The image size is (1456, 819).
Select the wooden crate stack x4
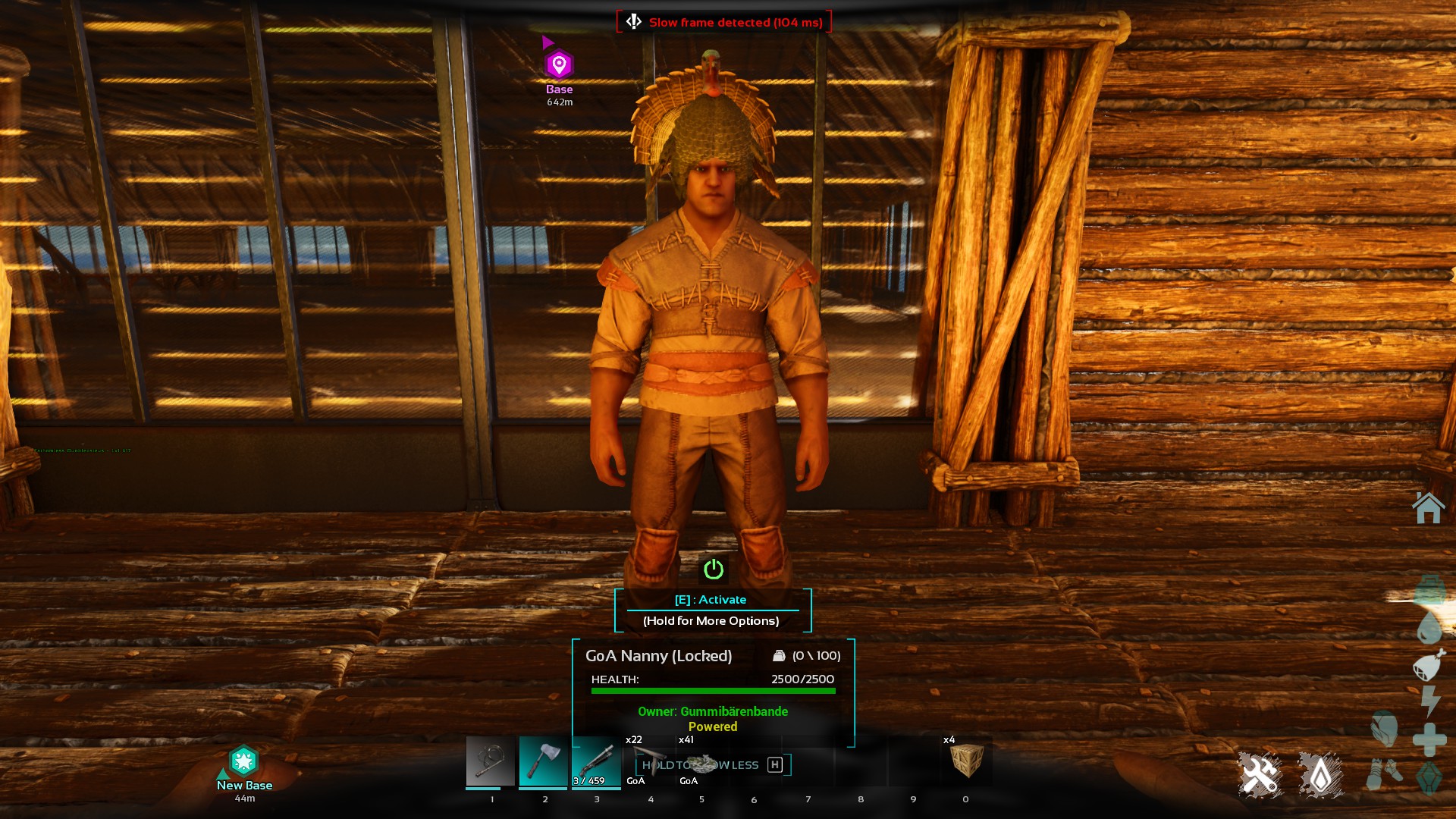tap(966, 761)
